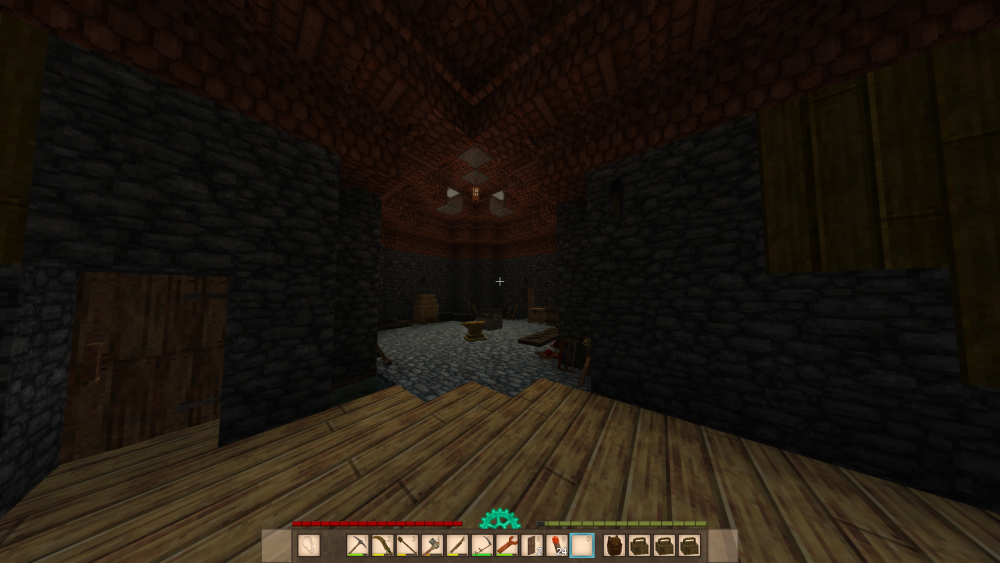1000x563 pixels.
Task: Choose the shovel hotbar slot
Action: [x=407, y=546]
